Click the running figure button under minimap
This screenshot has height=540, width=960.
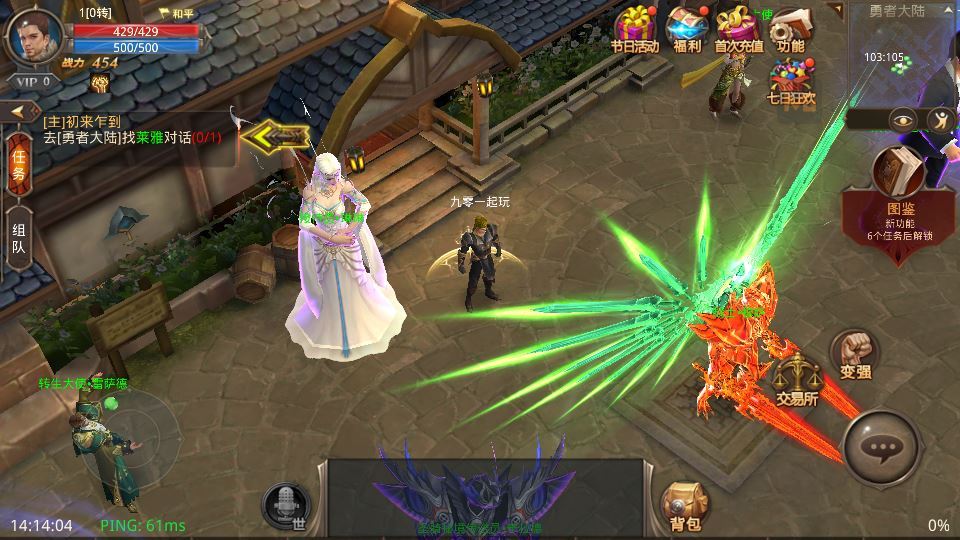(941, 120)
